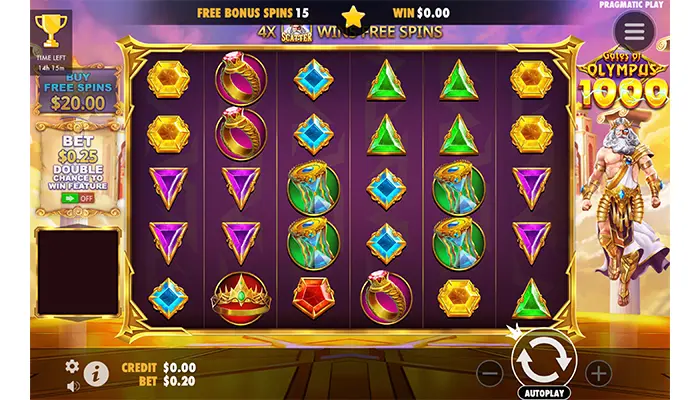Viewport: 700px width, 400px height.
Task: Open the hamburger menu
Action: coord(634,30)
